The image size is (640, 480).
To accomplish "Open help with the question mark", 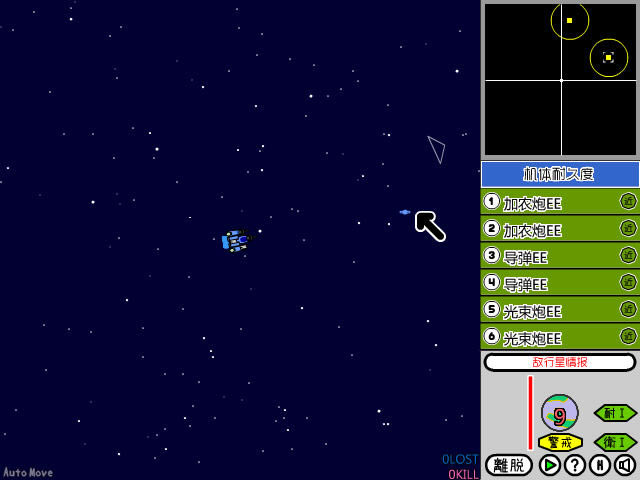I will pyautogui.click(x=575, y=465).
